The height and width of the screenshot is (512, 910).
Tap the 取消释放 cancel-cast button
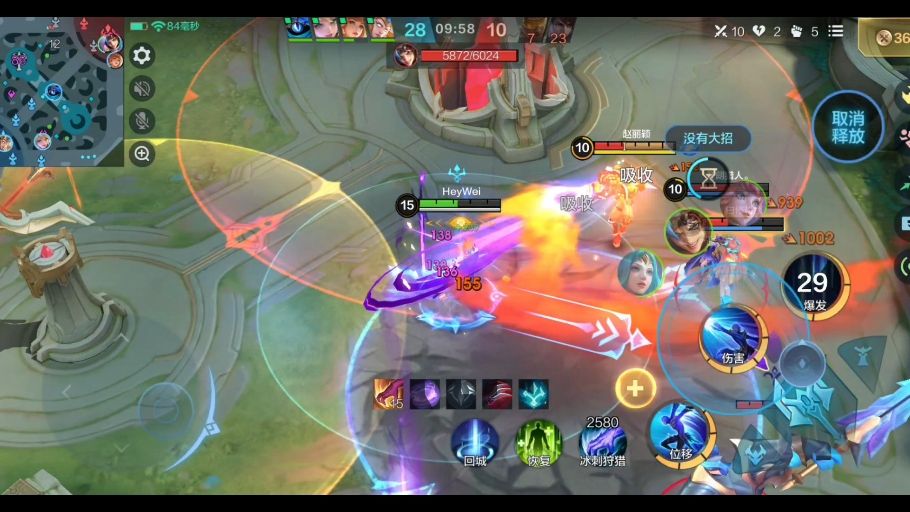(x=847, y=126)
